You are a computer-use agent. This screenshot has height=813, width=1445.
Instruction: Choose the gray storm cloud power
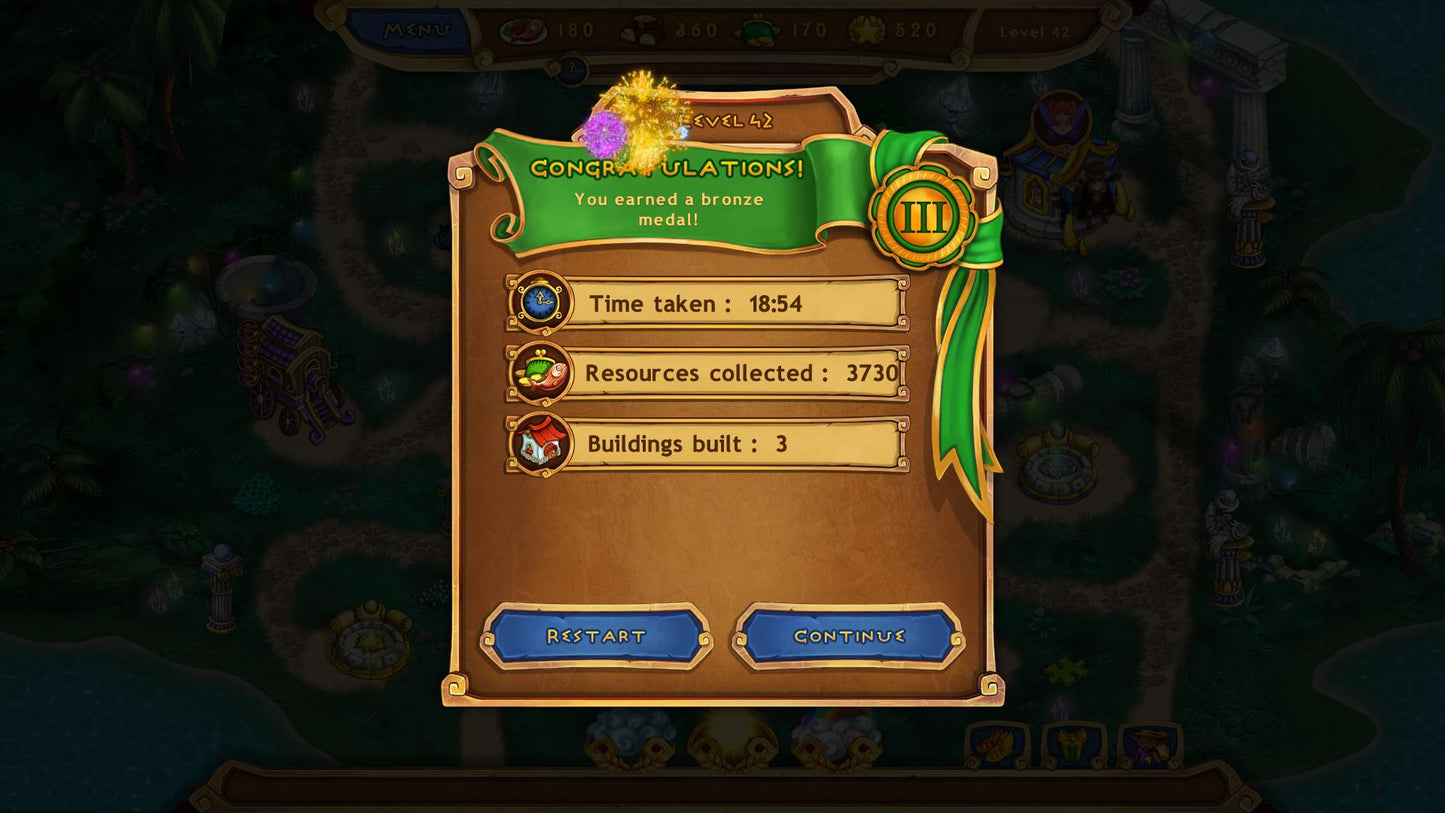click(631, 740)
